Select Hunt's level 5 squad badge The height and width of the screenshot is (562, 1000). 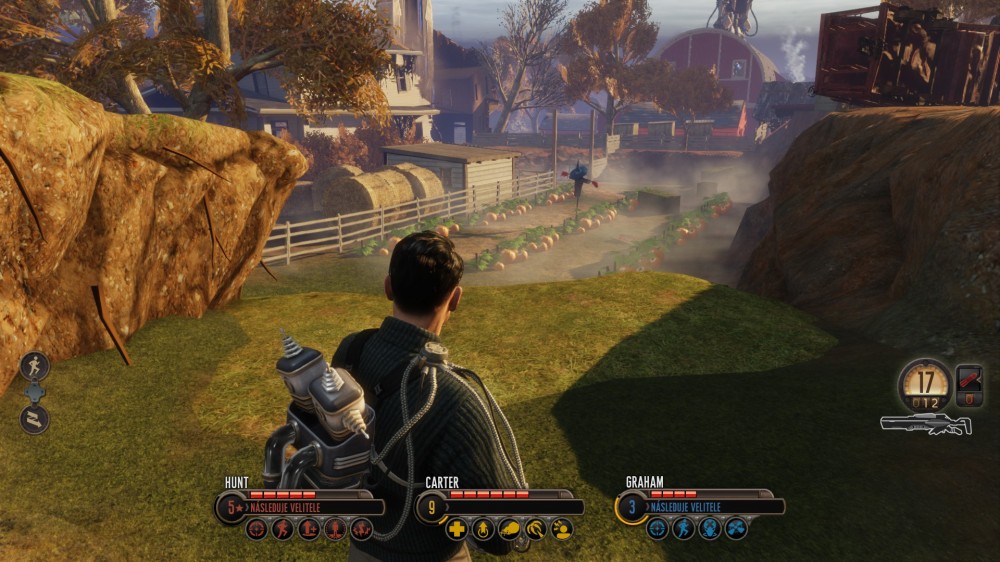[x=232, y=507]
